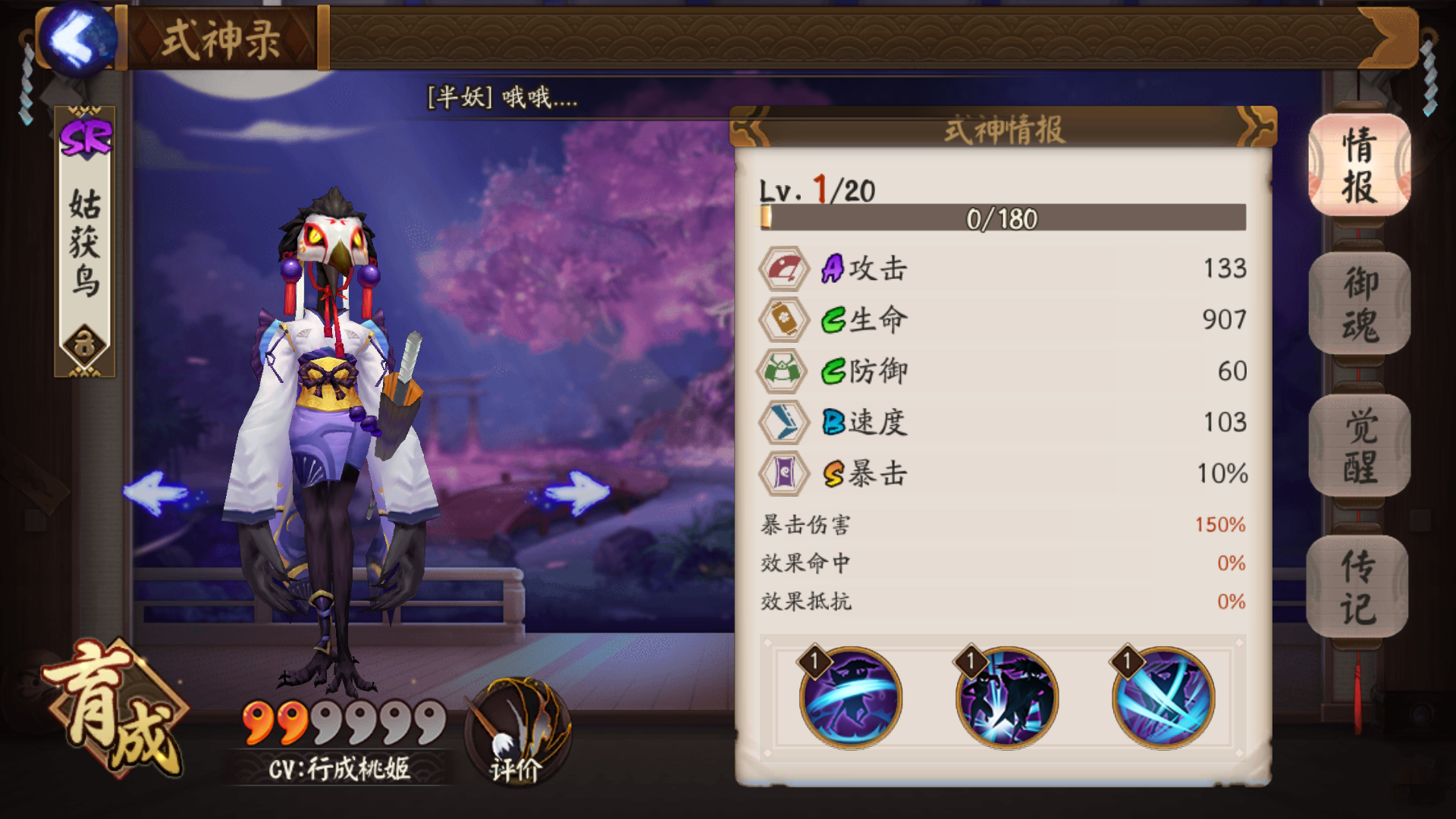Tap the 生命 health stat row
Screen dimensions: 1456x819
[1003, 319]
